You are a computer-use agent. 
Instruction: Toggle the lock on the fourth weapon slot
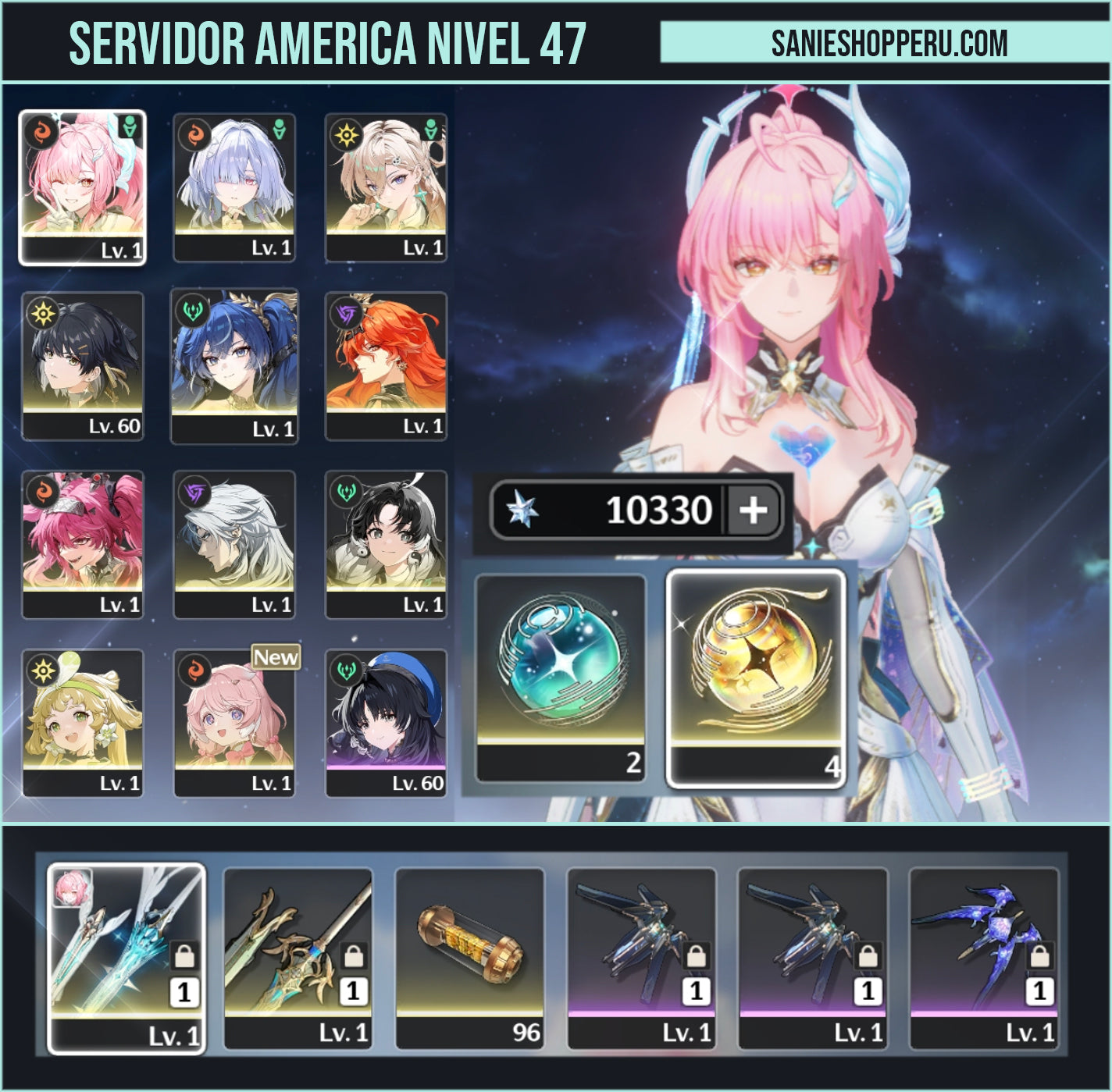pos(697,956)
